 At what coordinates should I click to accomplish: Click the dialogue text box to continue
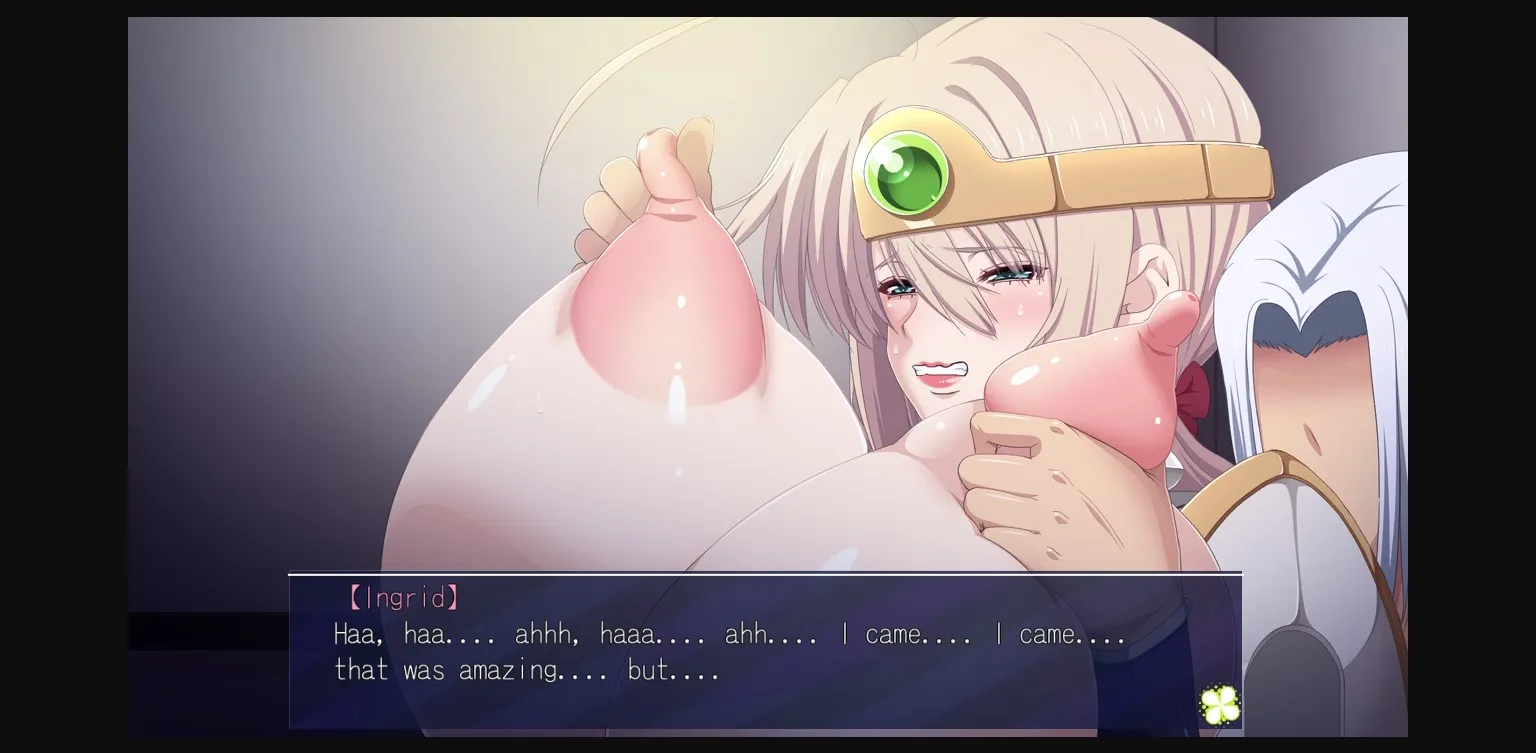pyautogui.click(x=765, y=650)
